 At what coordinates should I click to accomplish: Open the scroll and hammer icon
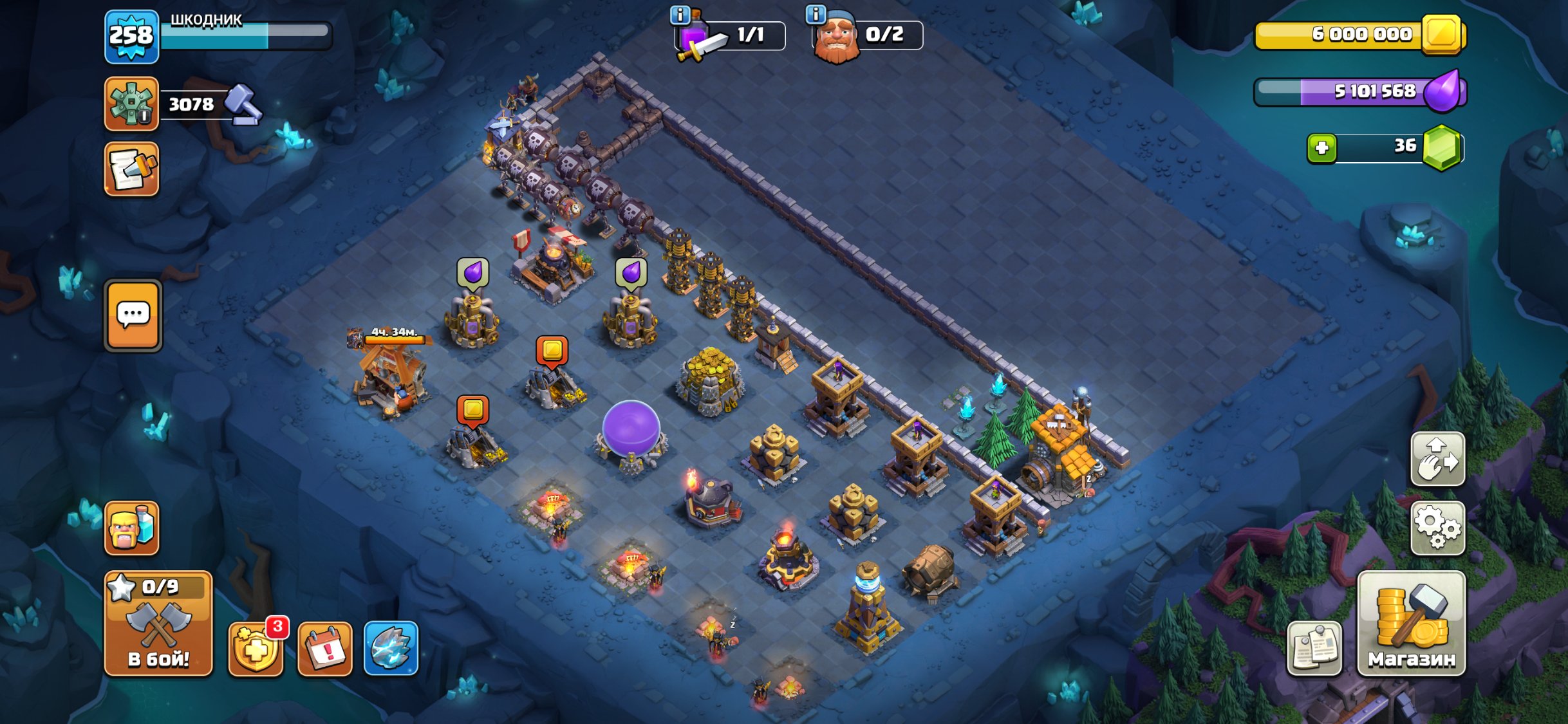pos(131,169)
